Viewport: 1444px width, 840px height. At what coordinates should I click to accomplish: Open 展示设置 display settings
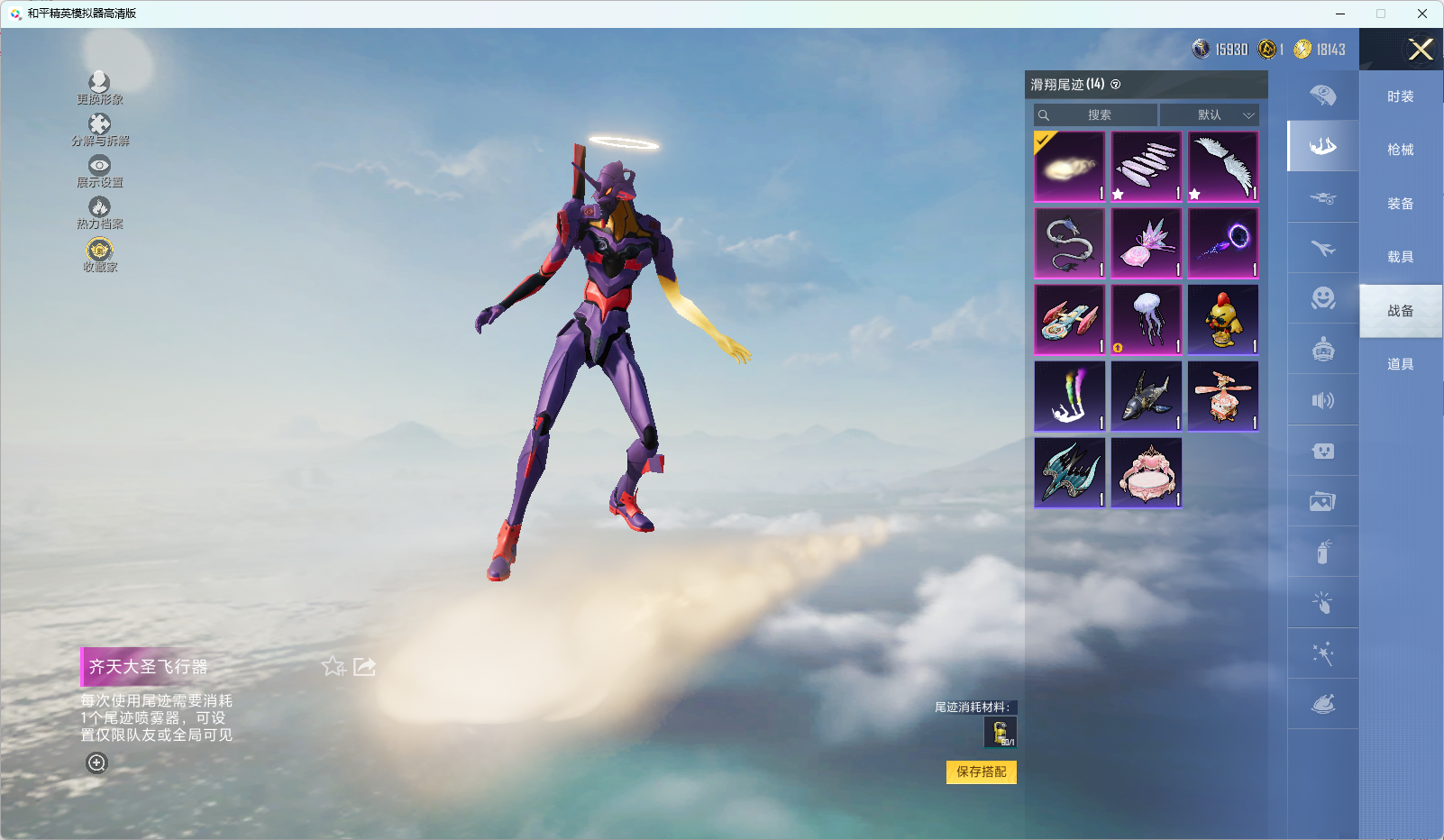(99, 171)
